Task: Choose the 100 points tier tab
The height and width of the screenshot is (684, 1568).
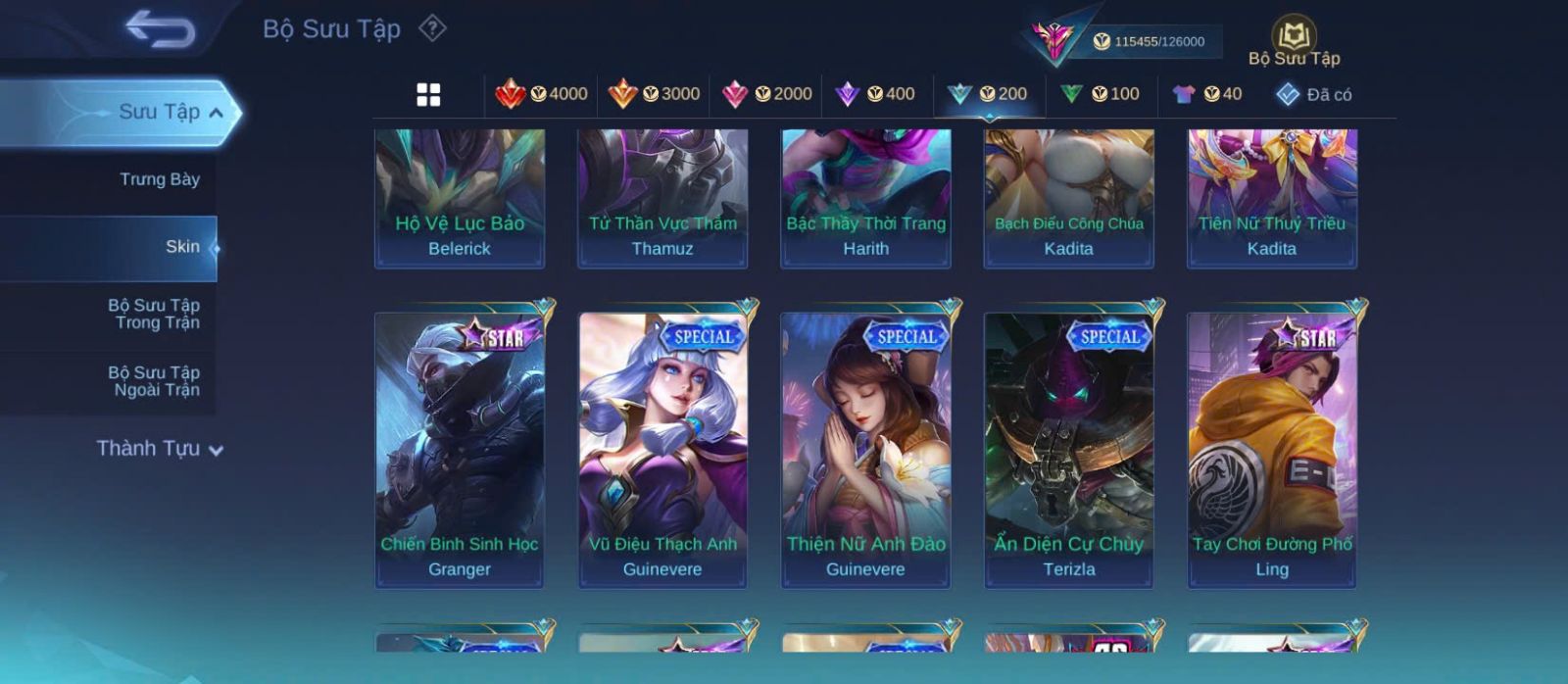Action: click(1101, 94)
